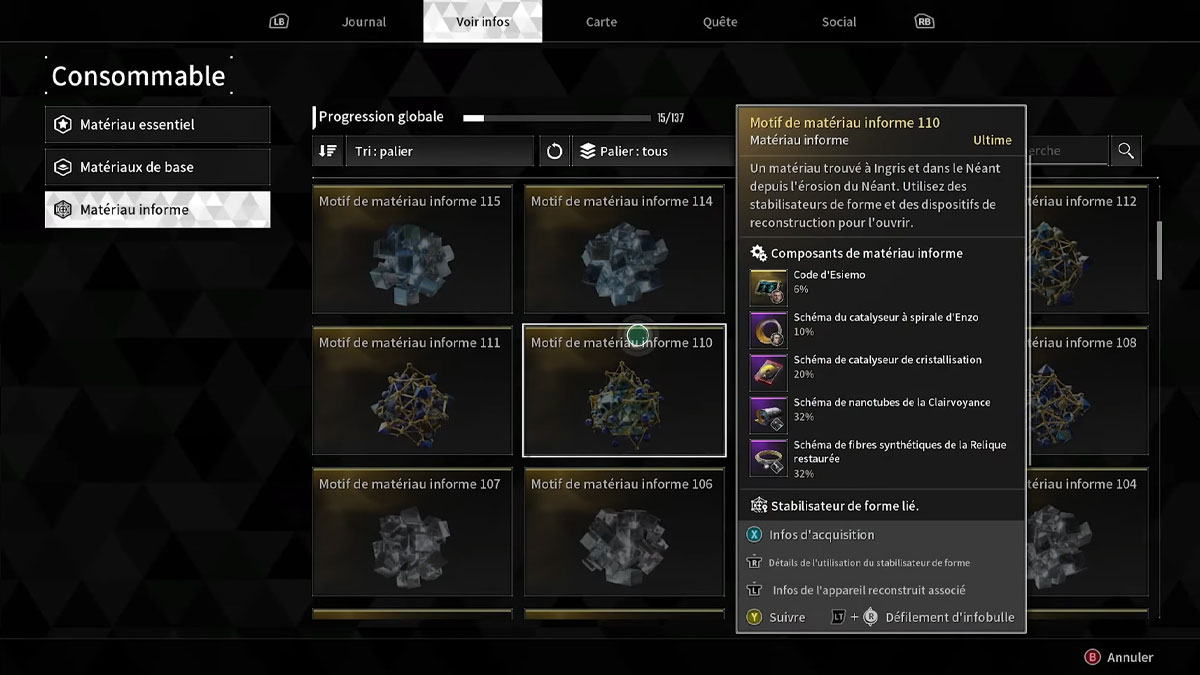
Task: Click the magnifying glass search button
Action: click(x=1126, y=151)
